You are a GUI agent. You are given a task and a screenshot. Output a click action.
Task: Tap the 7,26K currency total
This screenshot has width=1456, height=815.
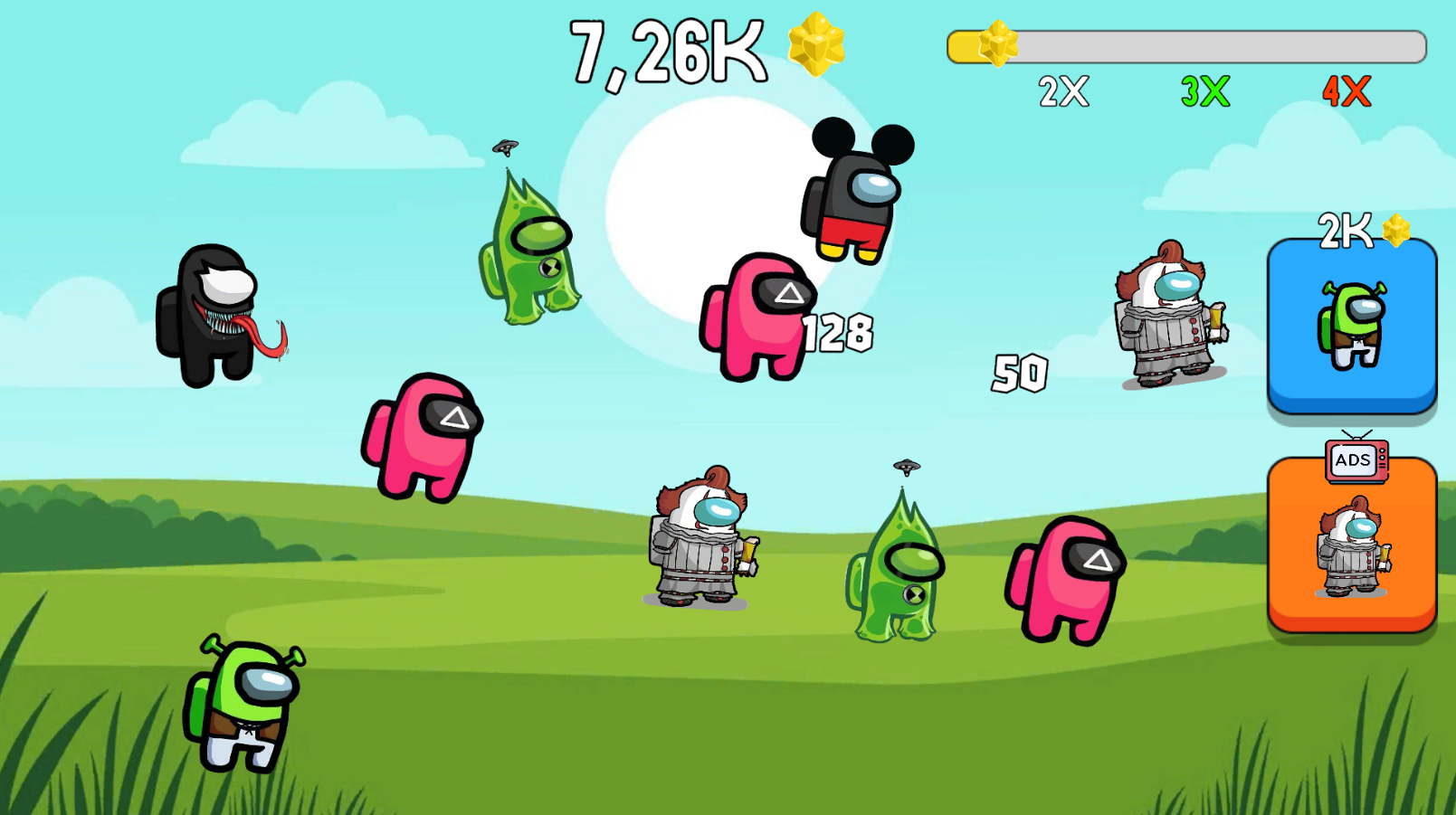[668, 50]
